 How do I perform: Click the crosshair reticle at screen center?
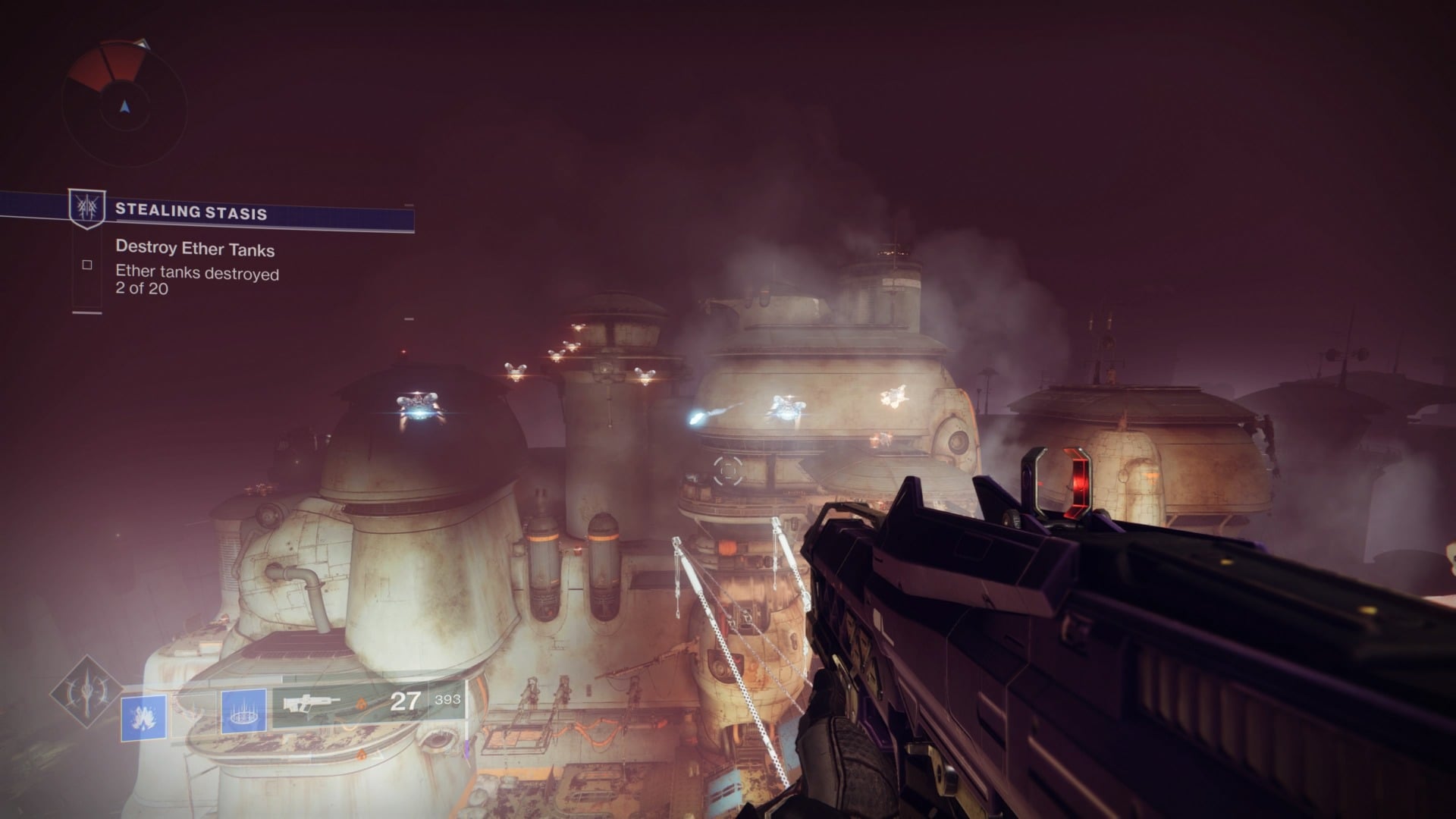(728, 470)
